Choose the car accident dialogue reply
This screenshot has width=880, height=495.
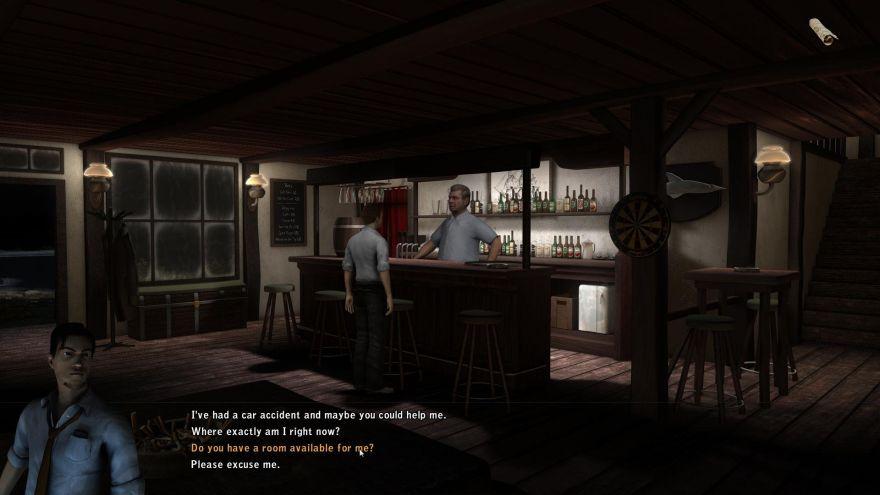tap(318, 415)
